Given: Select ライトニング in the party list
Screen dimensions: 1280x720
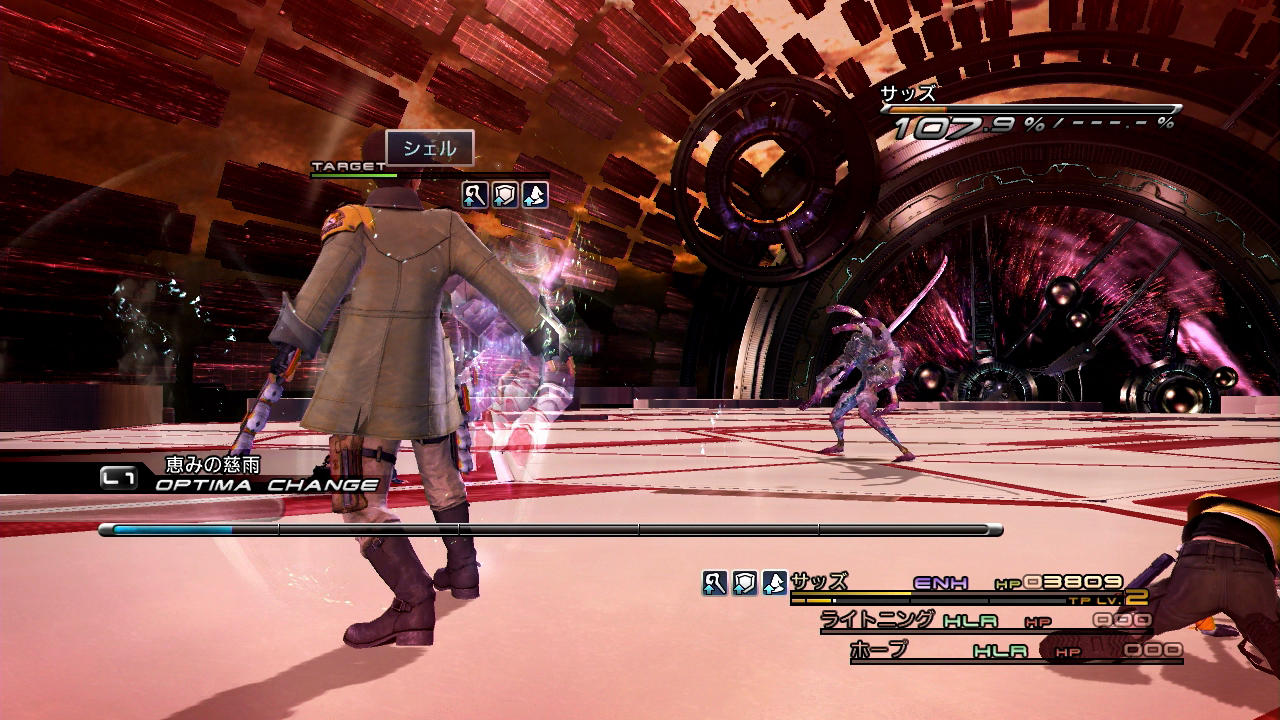Looking at the screenshot, I should tap(878, 619).
